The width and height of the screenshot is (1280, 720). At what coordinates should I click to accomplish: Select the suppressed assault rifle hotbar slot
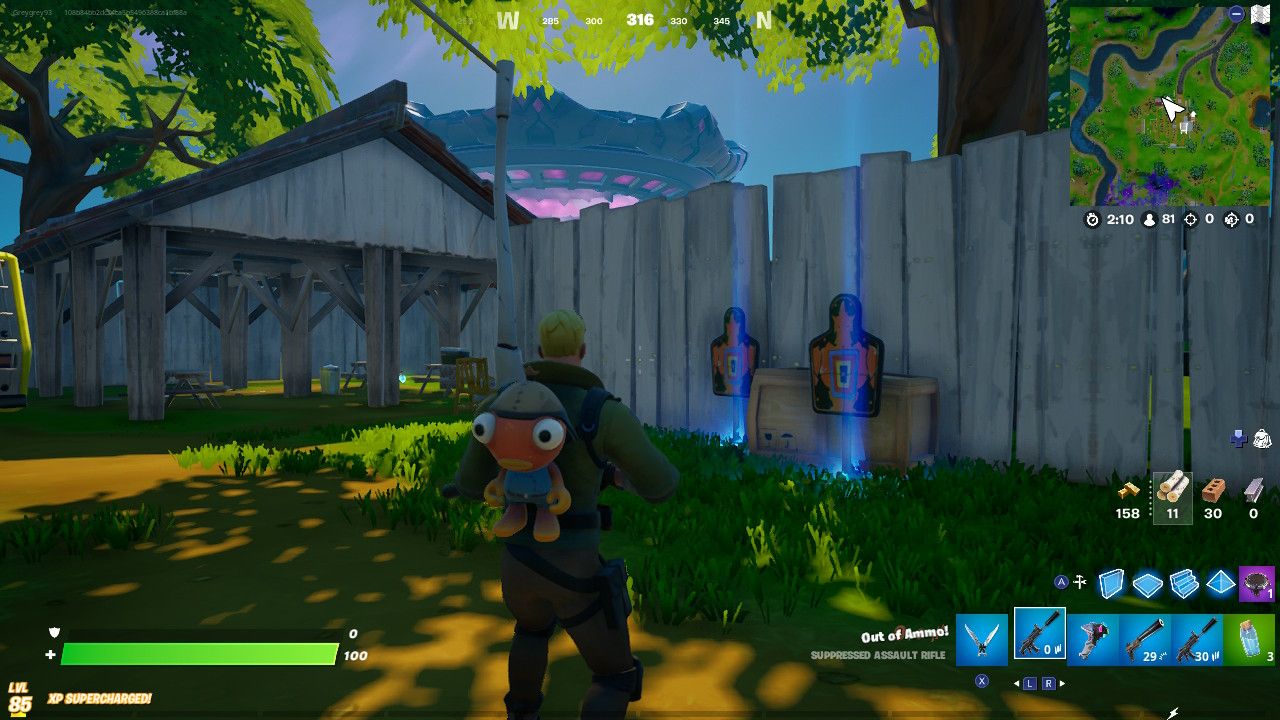coord(1040,637)
